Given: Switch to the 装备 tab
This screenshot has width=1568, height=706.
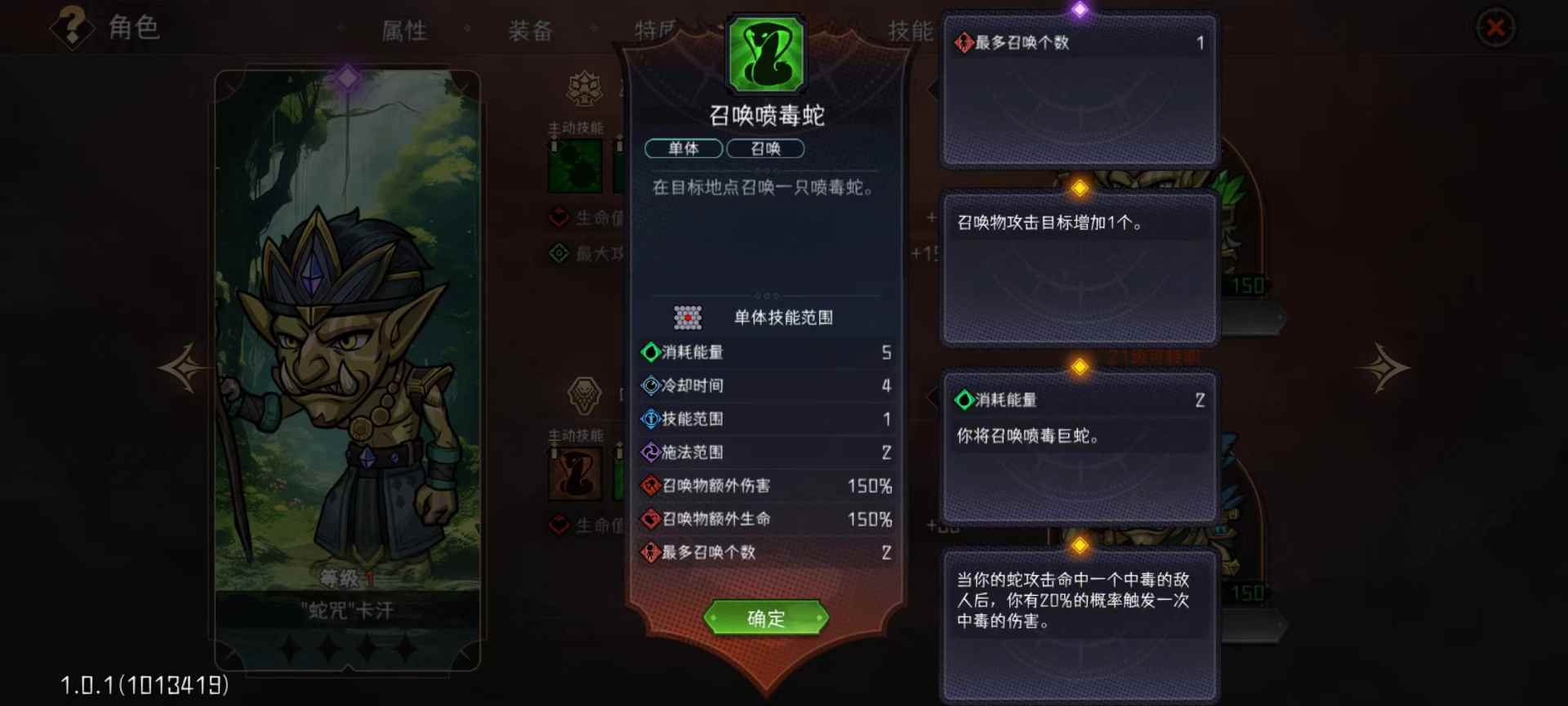Looking at the screenshot, I should (531, 30).
